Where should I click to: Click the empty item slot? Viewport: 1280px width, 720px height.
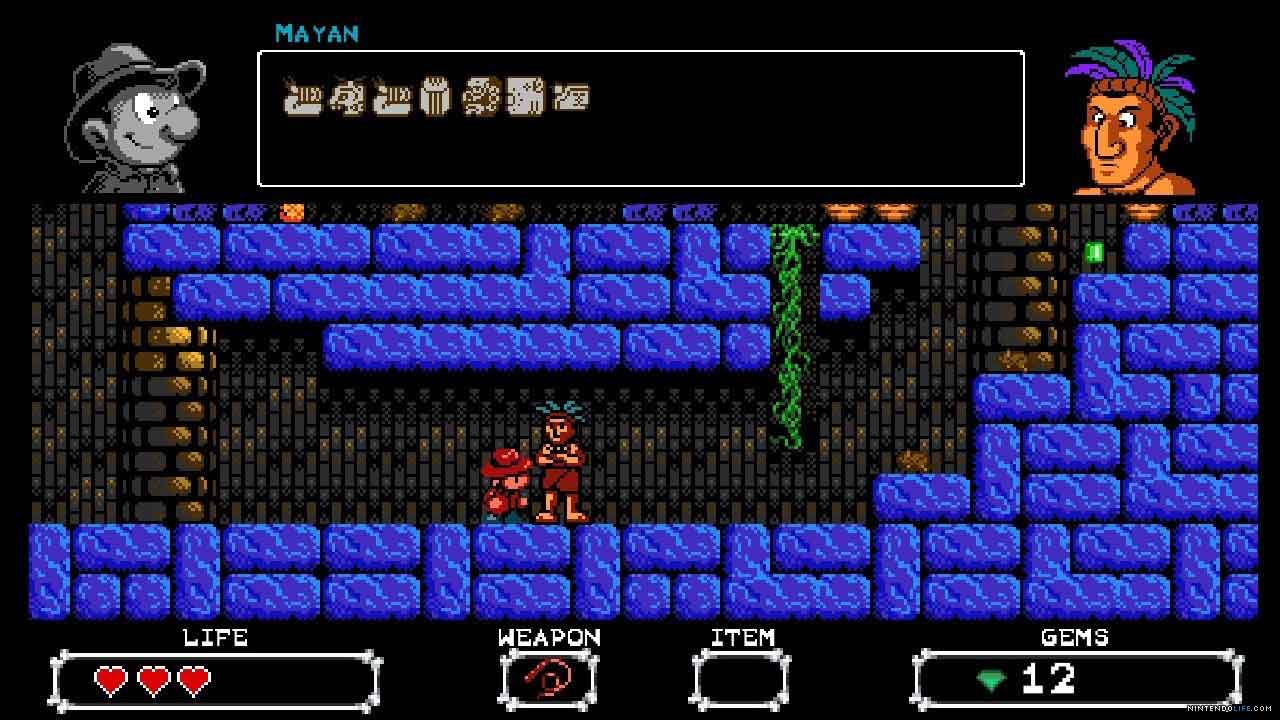(741, 681)
